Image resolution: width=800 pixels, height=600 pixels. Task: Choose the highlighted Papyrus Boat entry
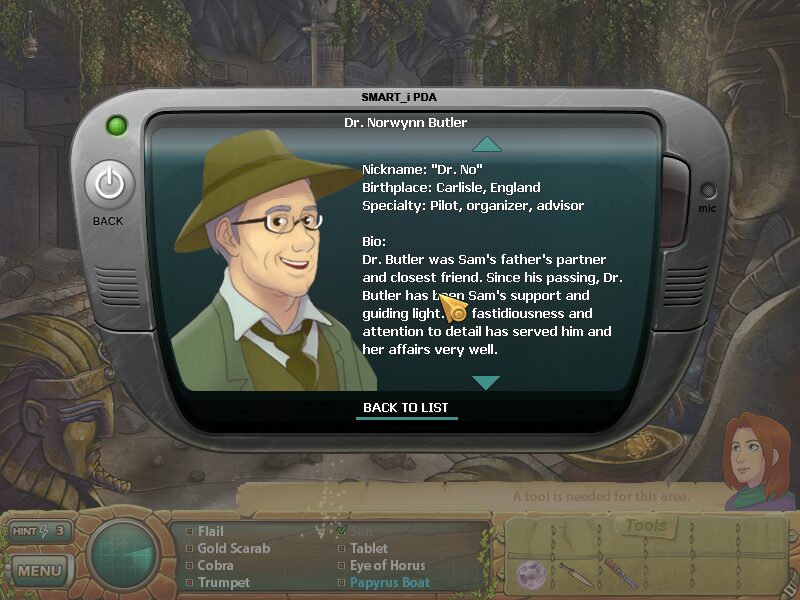[389, 582]
